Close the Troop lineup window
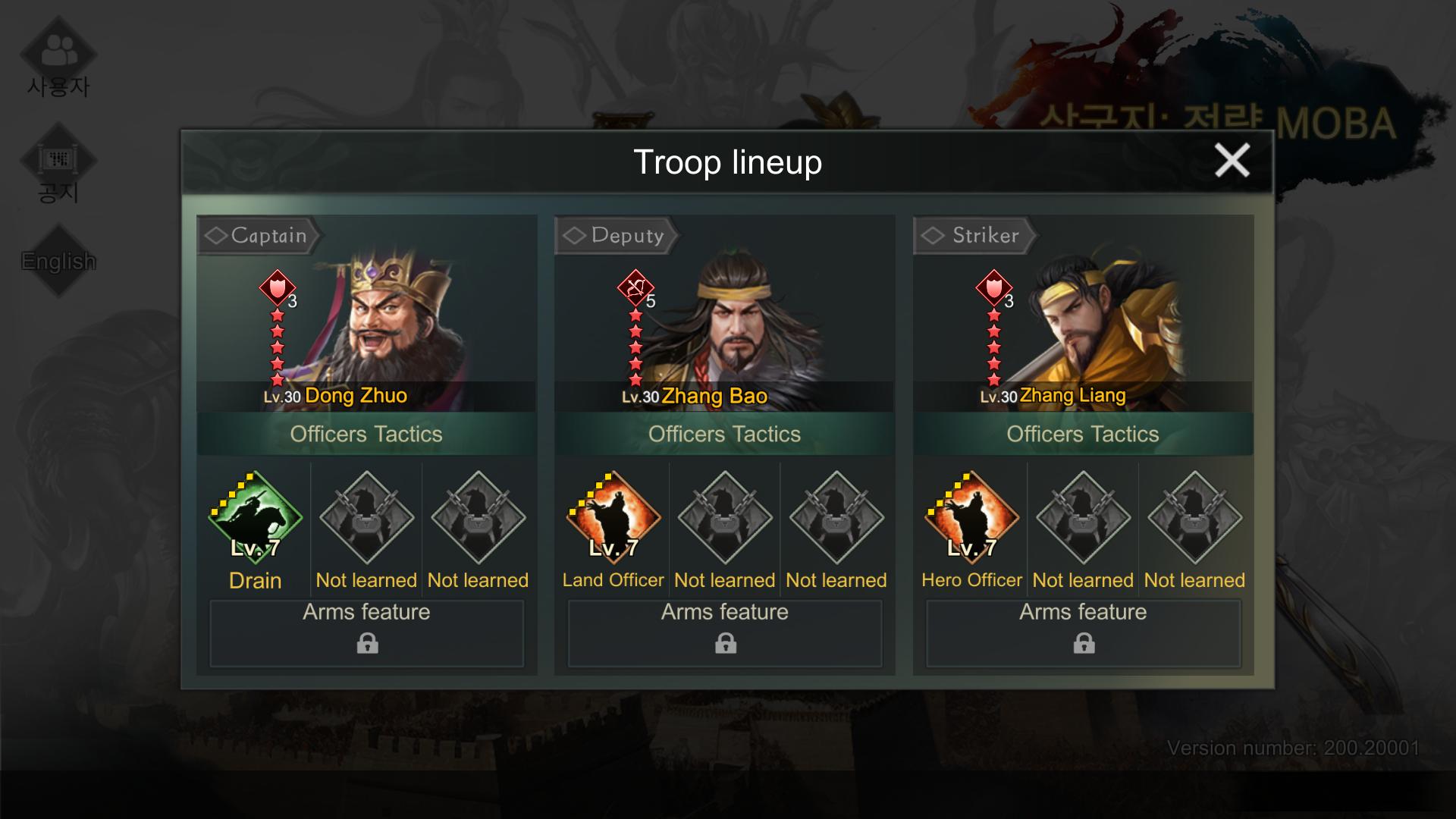The image size is (1456, 819). pyautogui.click(x=1232, y=161)
